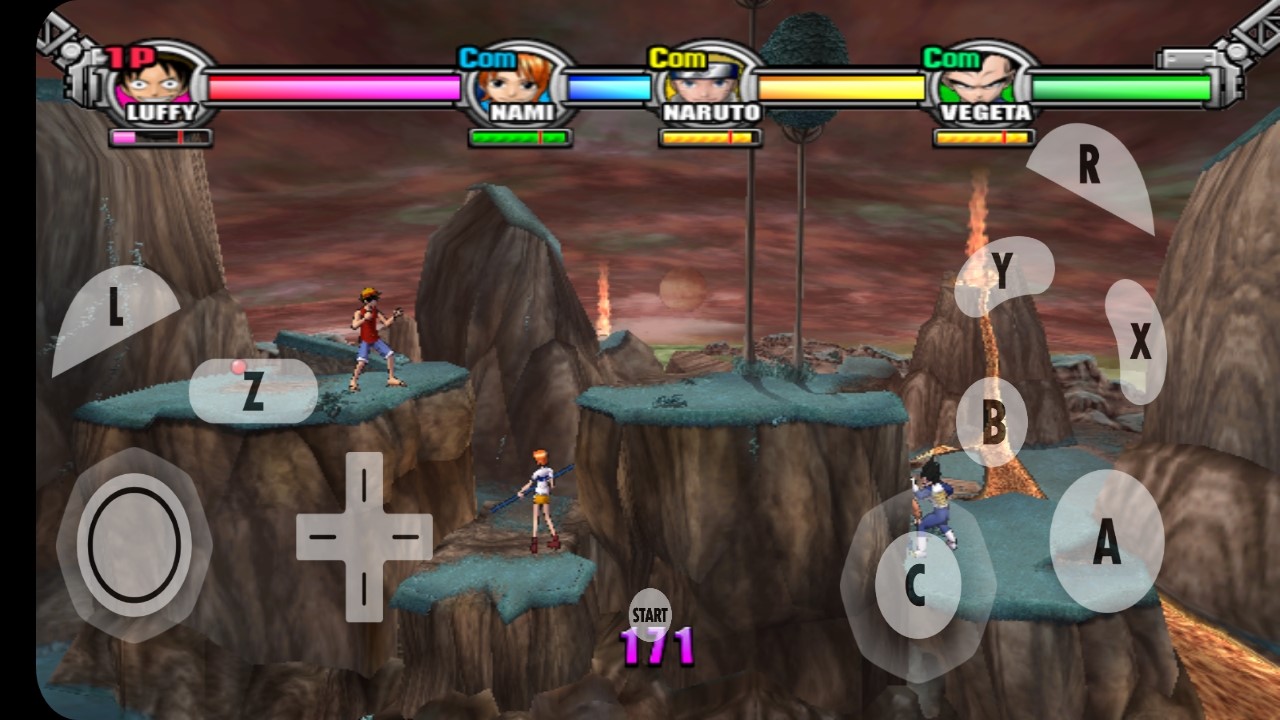The height and width of the screenshot is (720, 1280).
Task: Hit the X touch button
Action: [x=1137, y=342]
